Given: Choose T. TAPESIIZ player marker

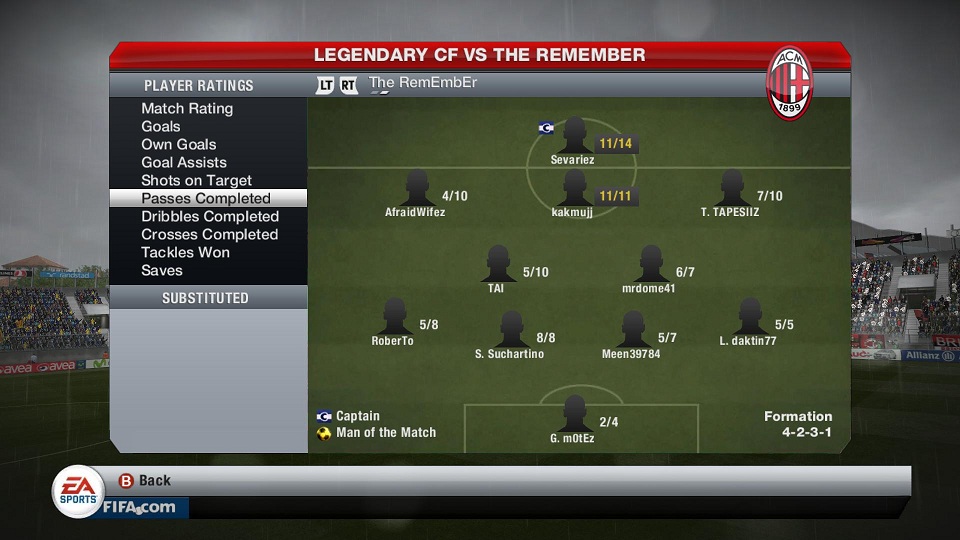Looking at the screenshot, I should click(x=731, y=190).
